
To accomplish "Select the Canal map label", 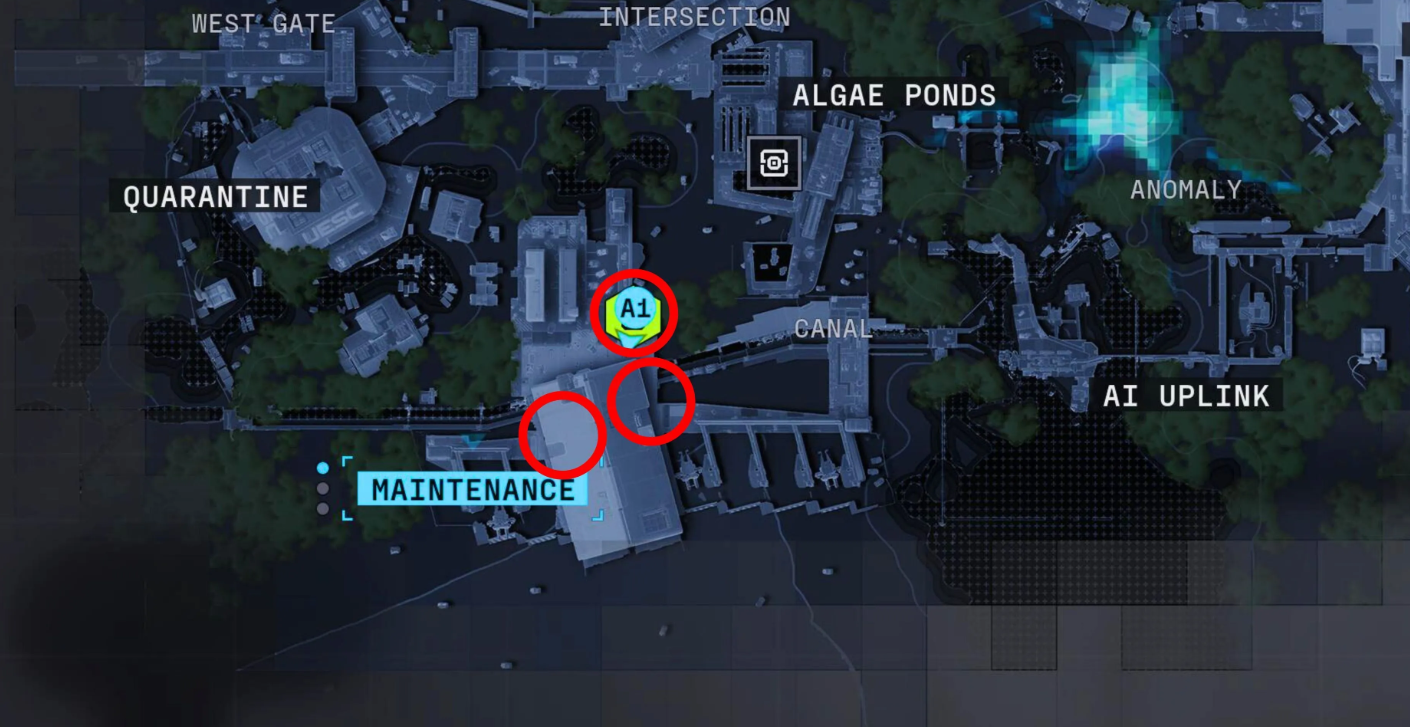I will tap(833, 329).
